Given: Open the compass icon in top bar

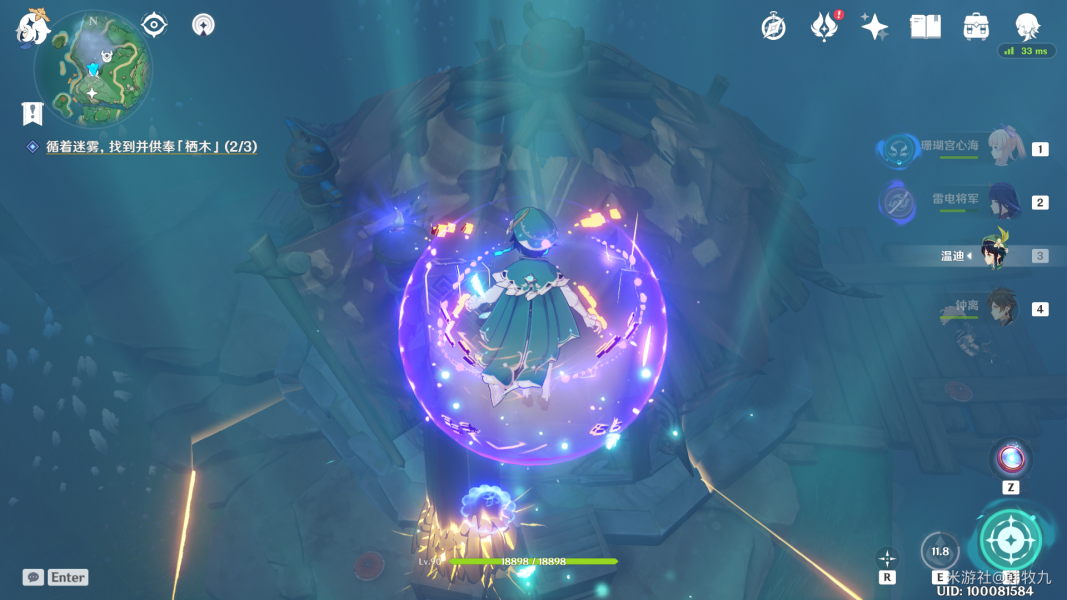Looking at the screenshot, I should (773, 27).
